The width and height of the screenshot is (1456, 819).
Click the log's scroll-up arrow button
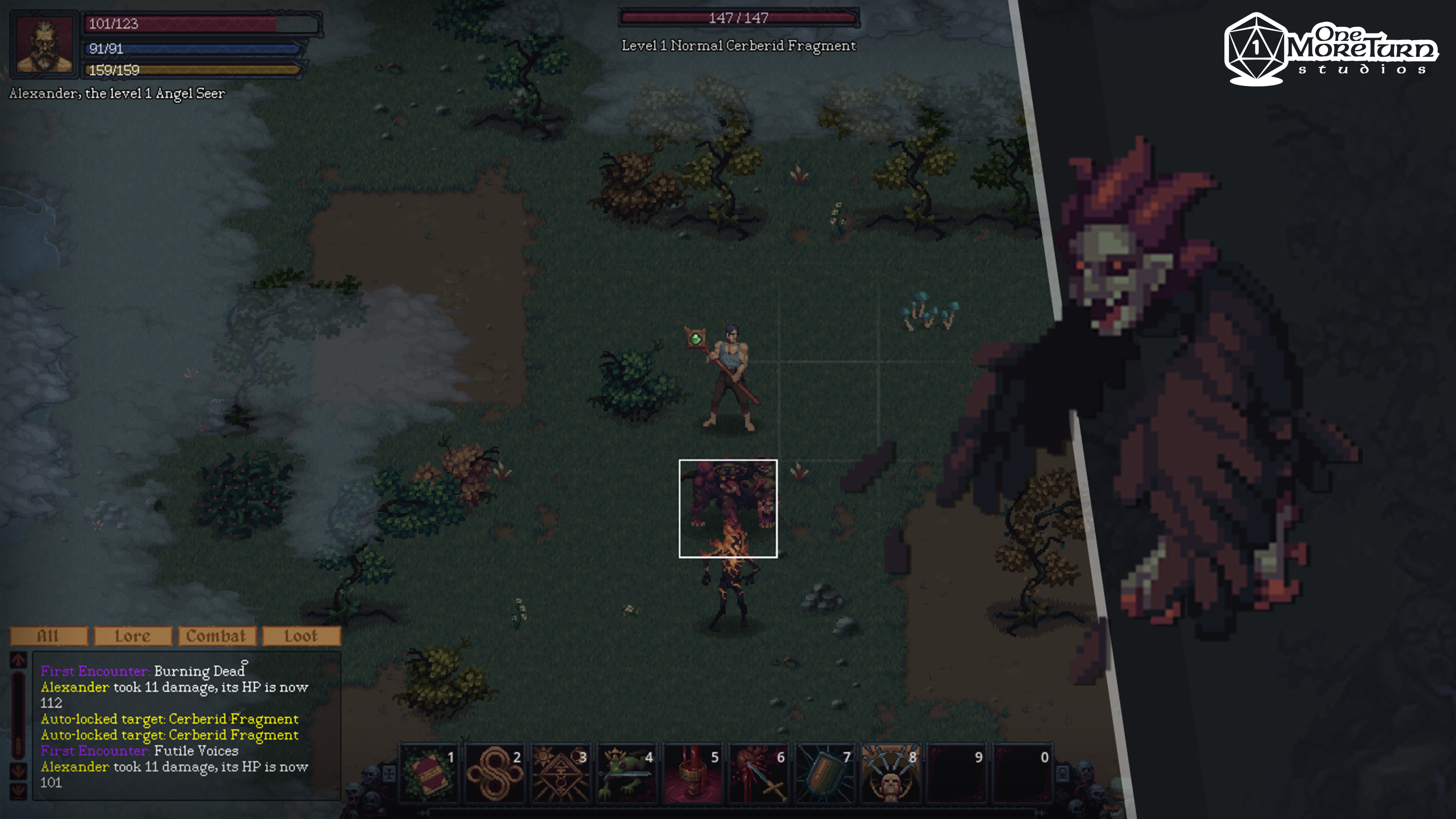coord(18,660)
